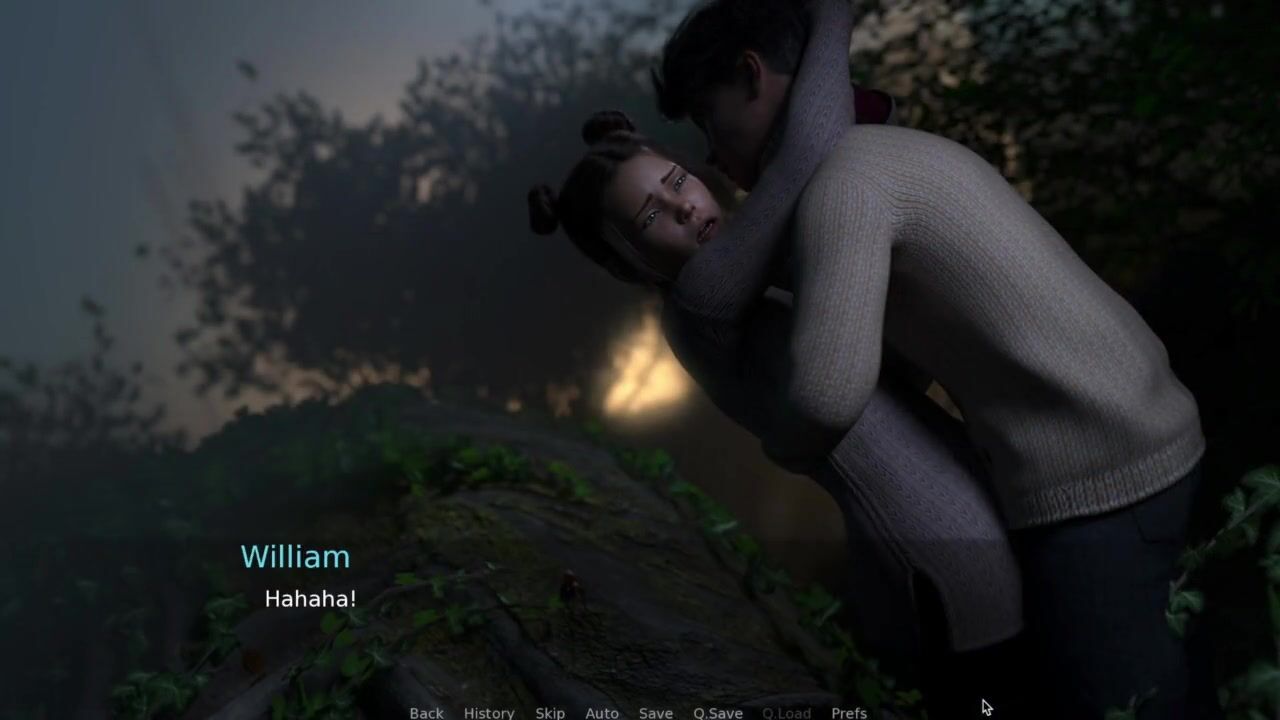Image resolution: width=1280 pixels, height=720 pixels.
Task: Toggle Auto-advance mode
Action: pyautogui.click(x=602, y=712)
